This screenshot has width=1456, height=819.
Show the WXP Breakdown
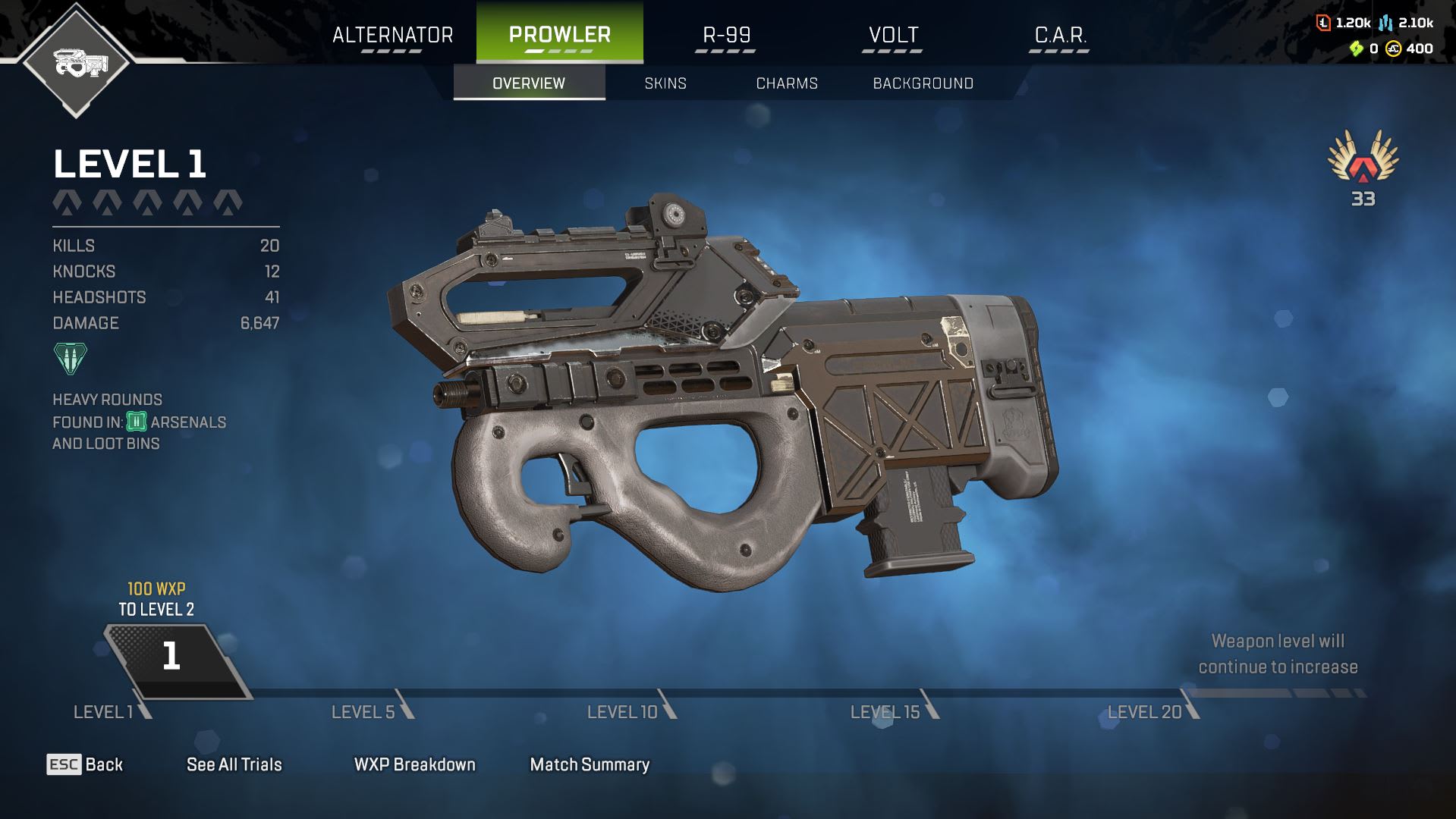[x=414, y=764]
